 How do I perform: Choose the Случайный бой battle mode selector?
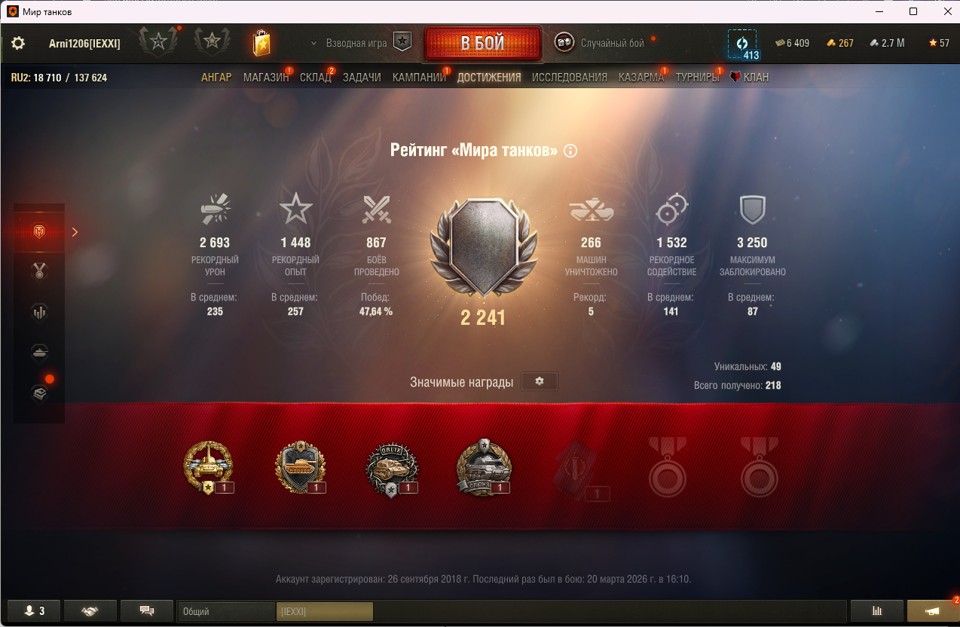pos(600,43)
